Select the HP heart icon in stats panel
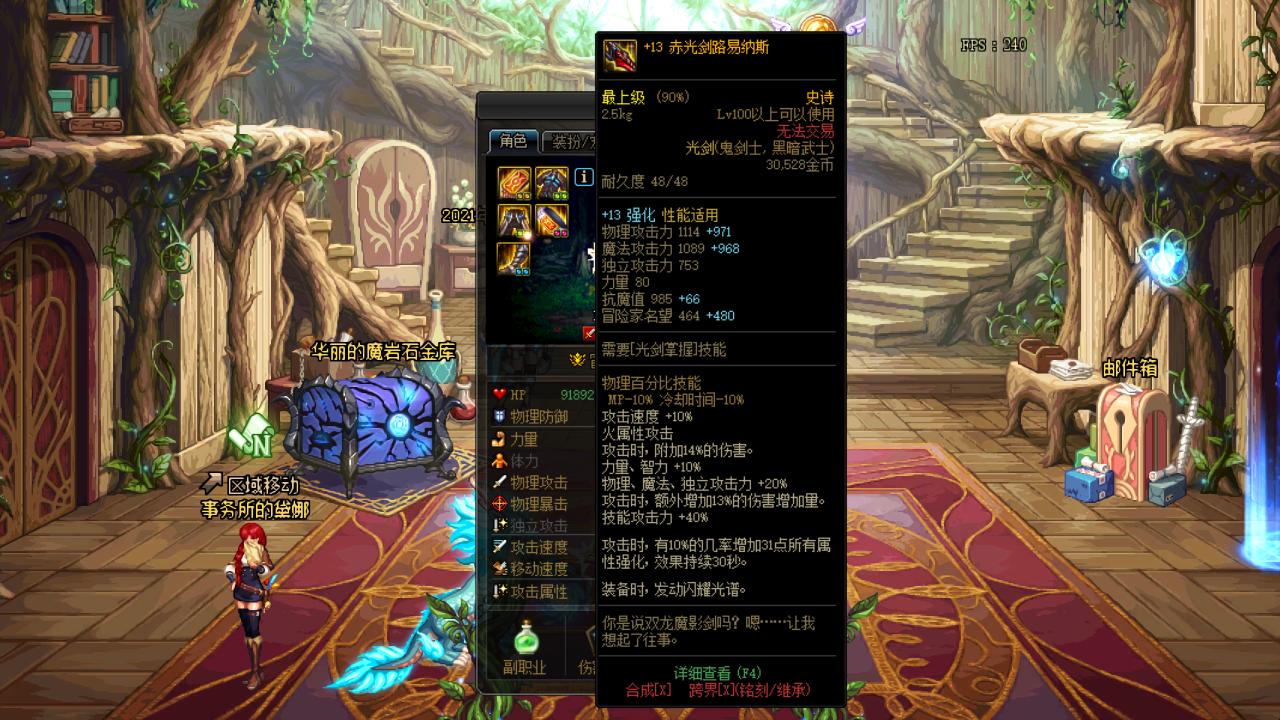1280x720 pixels. (498, 394)
